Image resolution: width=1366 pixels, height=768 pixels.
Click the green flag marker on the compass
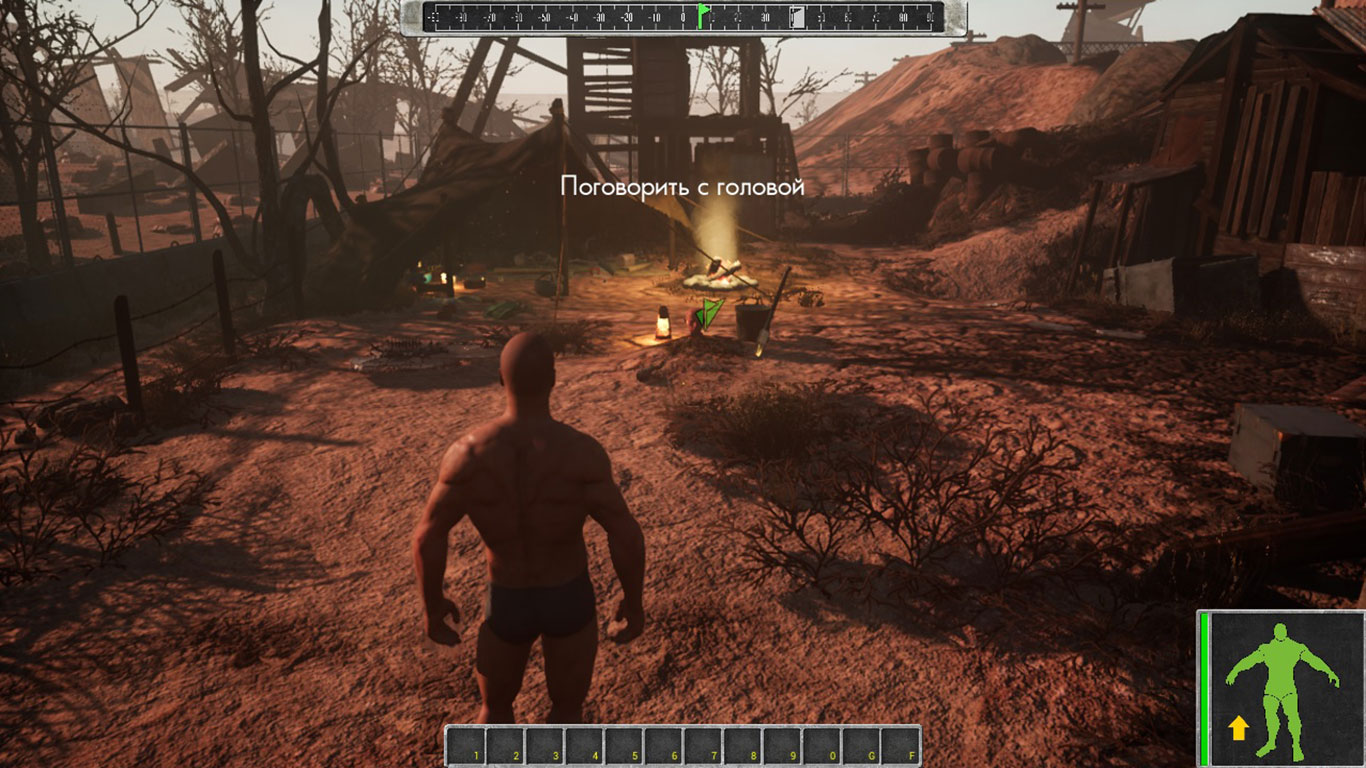tap(703, 16)
